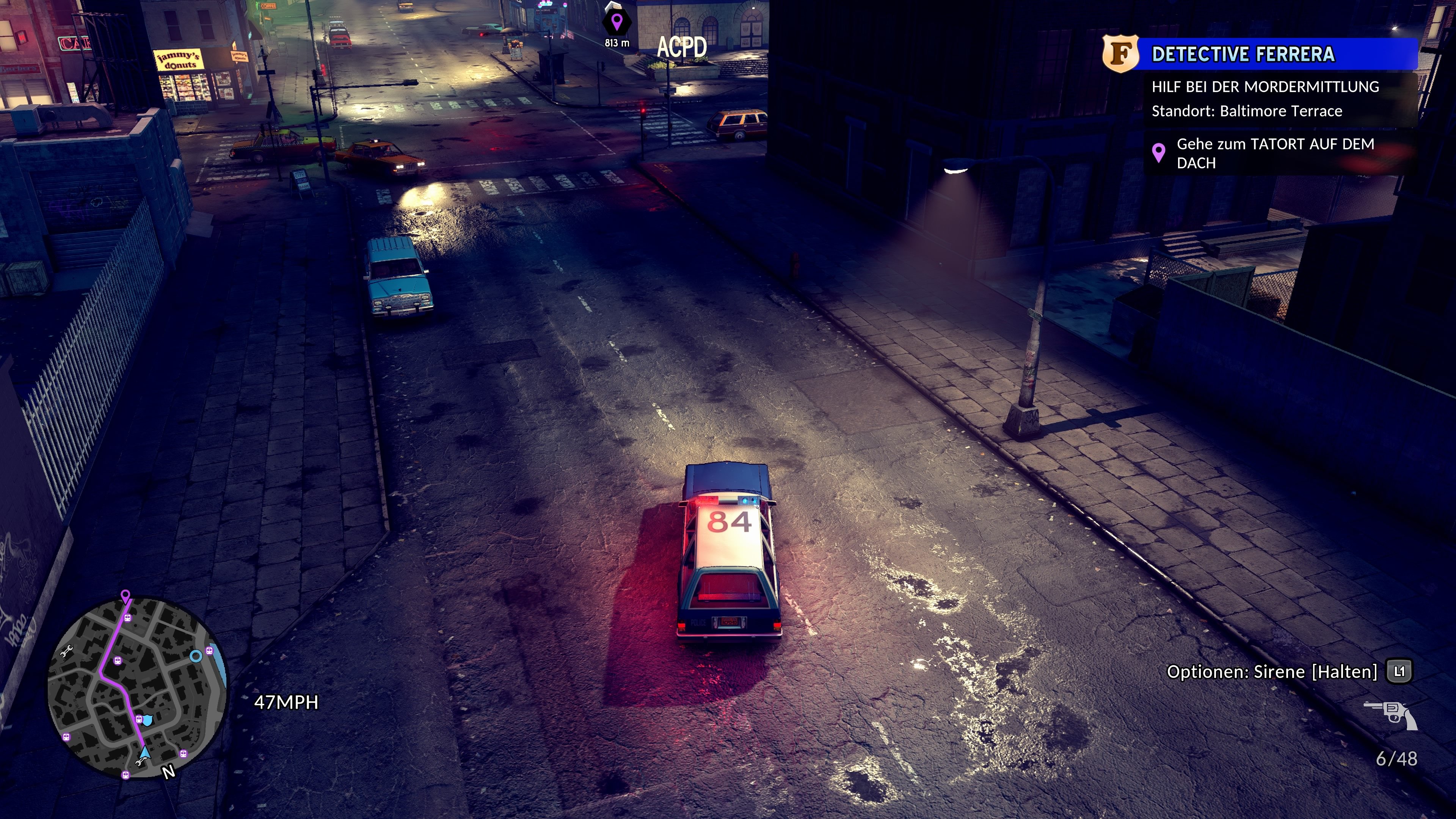Click the HILF BEI DER MORDERMITTLUNG objective title
Viewport: 1456px width, 819px height.
pos(1265,86)
